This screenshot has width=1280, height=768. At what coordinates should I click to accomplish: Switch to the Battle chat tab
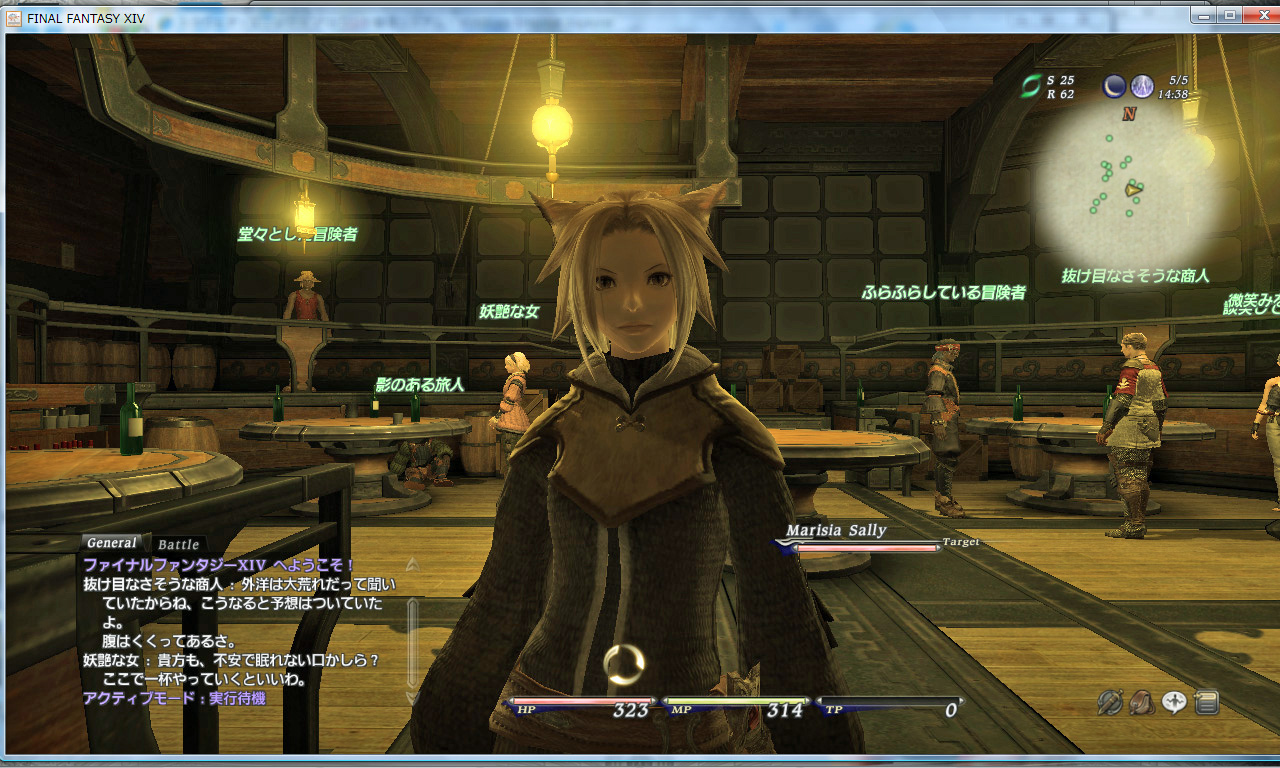coord(178,545)
